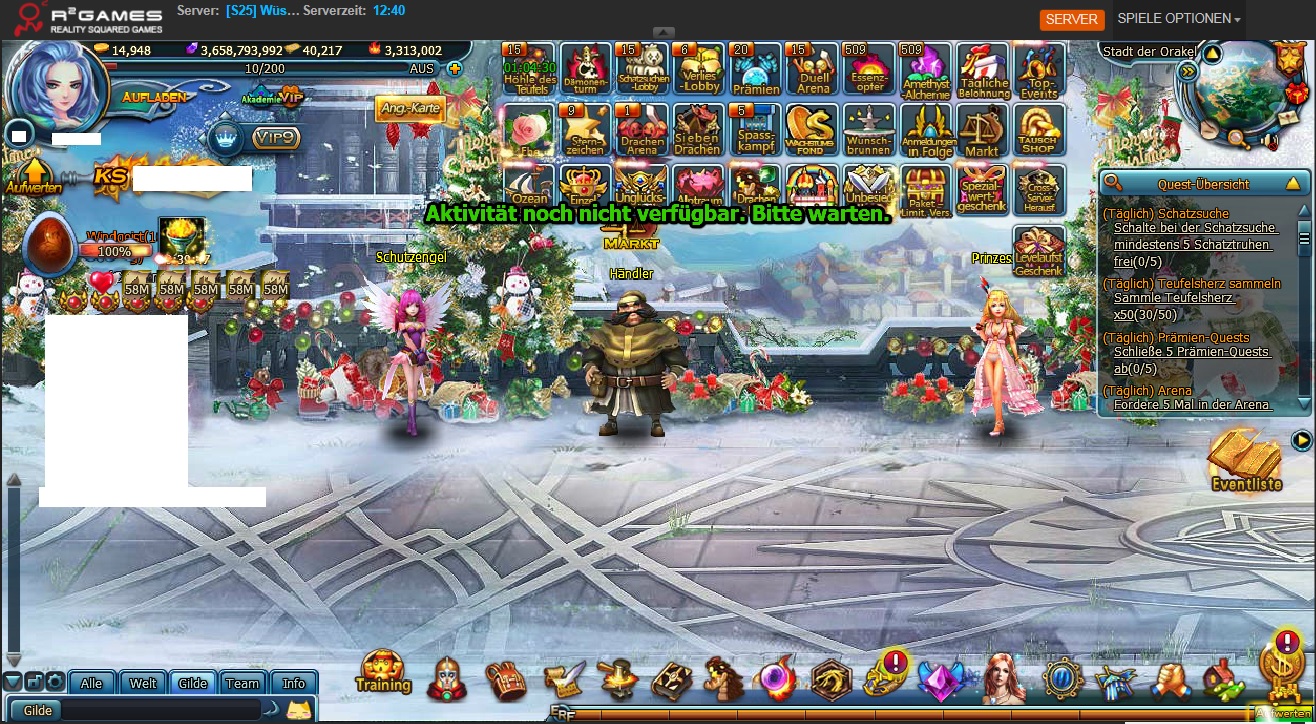Screen dimensions: 1316x724
Task: Select the Team chat tab
Action: coord(242,683)
